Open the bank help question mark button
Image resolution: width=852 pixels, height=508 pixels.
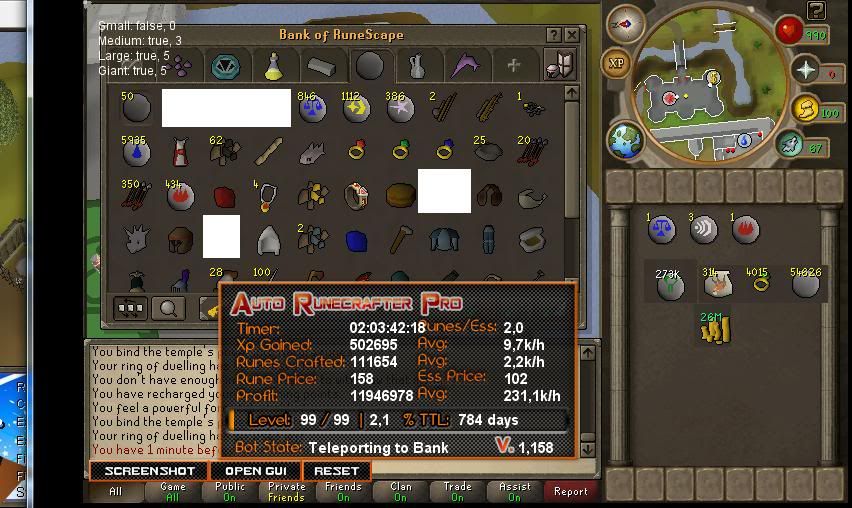(553, 35)
